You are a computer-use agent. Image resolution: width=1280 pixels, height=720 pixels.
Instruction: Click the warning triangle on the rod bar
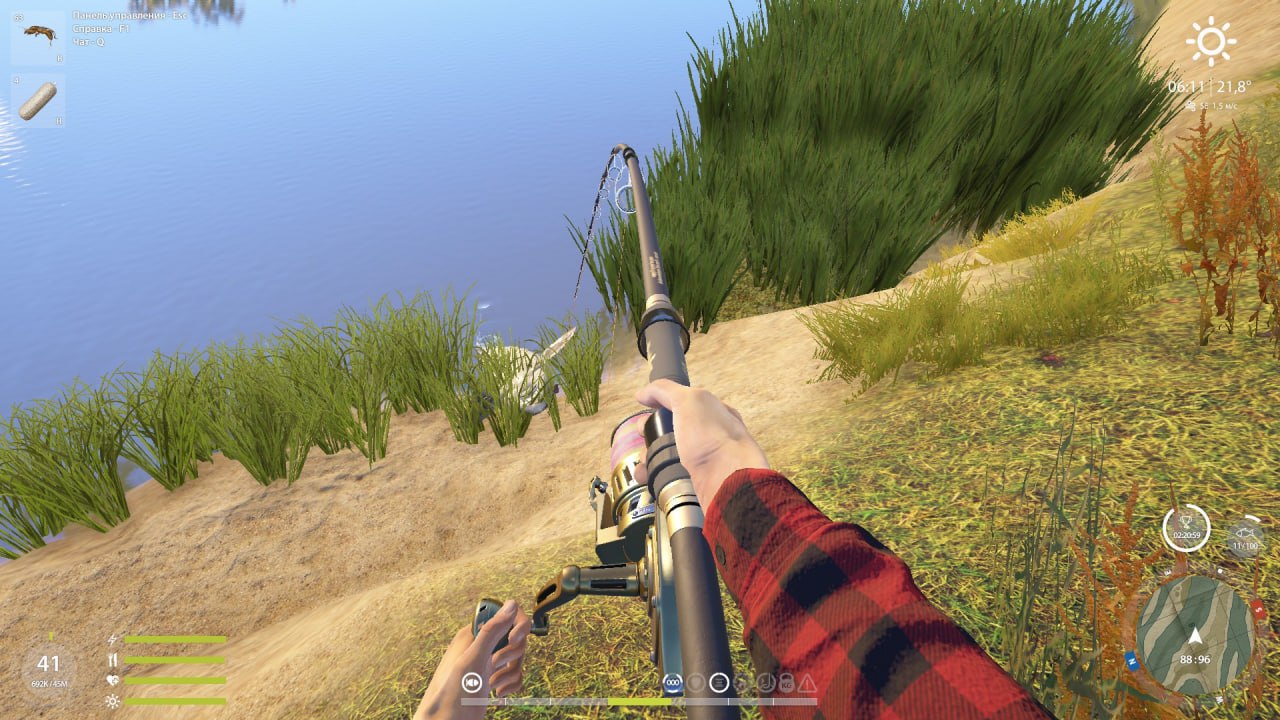point(806,683)
